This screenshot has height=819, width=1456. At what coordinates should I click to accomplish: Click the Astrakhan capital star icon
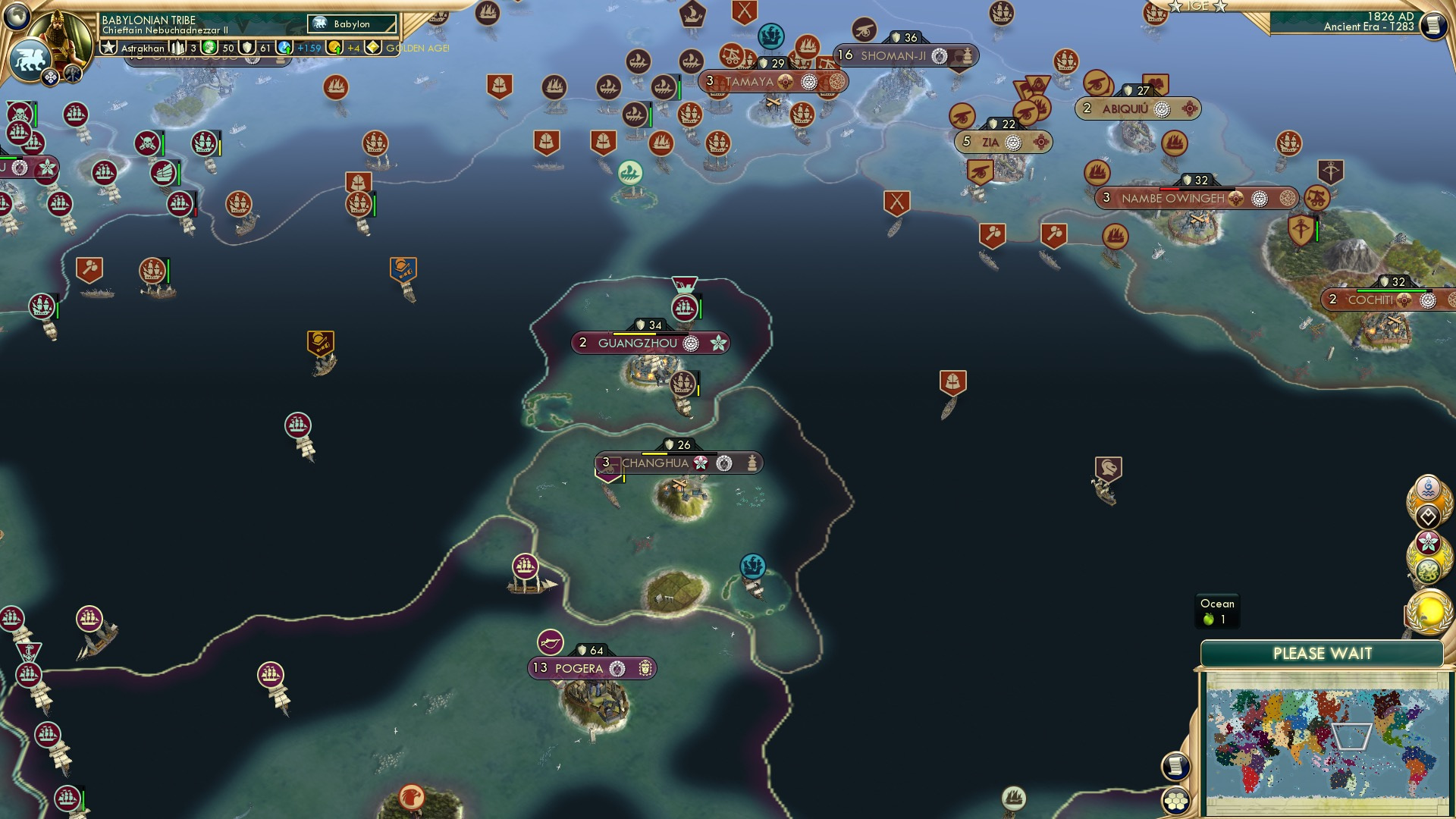108,48
